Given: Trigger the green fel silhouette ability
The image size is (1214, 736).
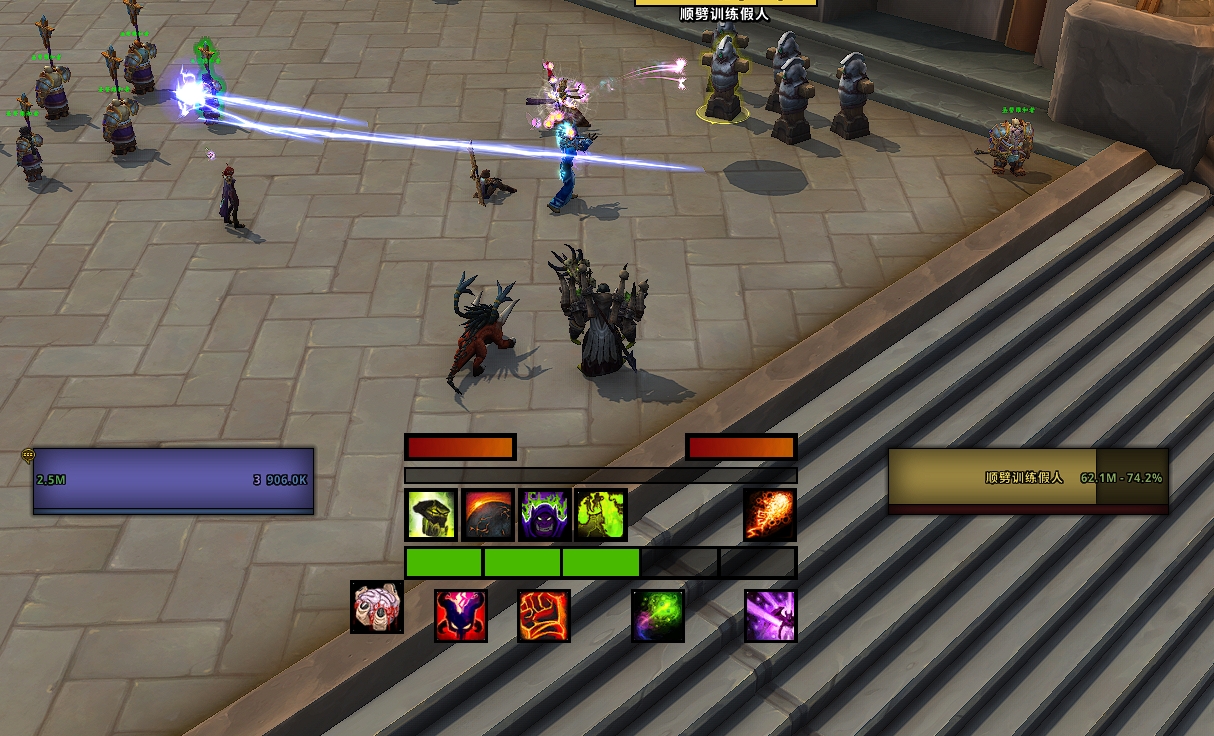Looking at the screenshot, I should 601,515.
